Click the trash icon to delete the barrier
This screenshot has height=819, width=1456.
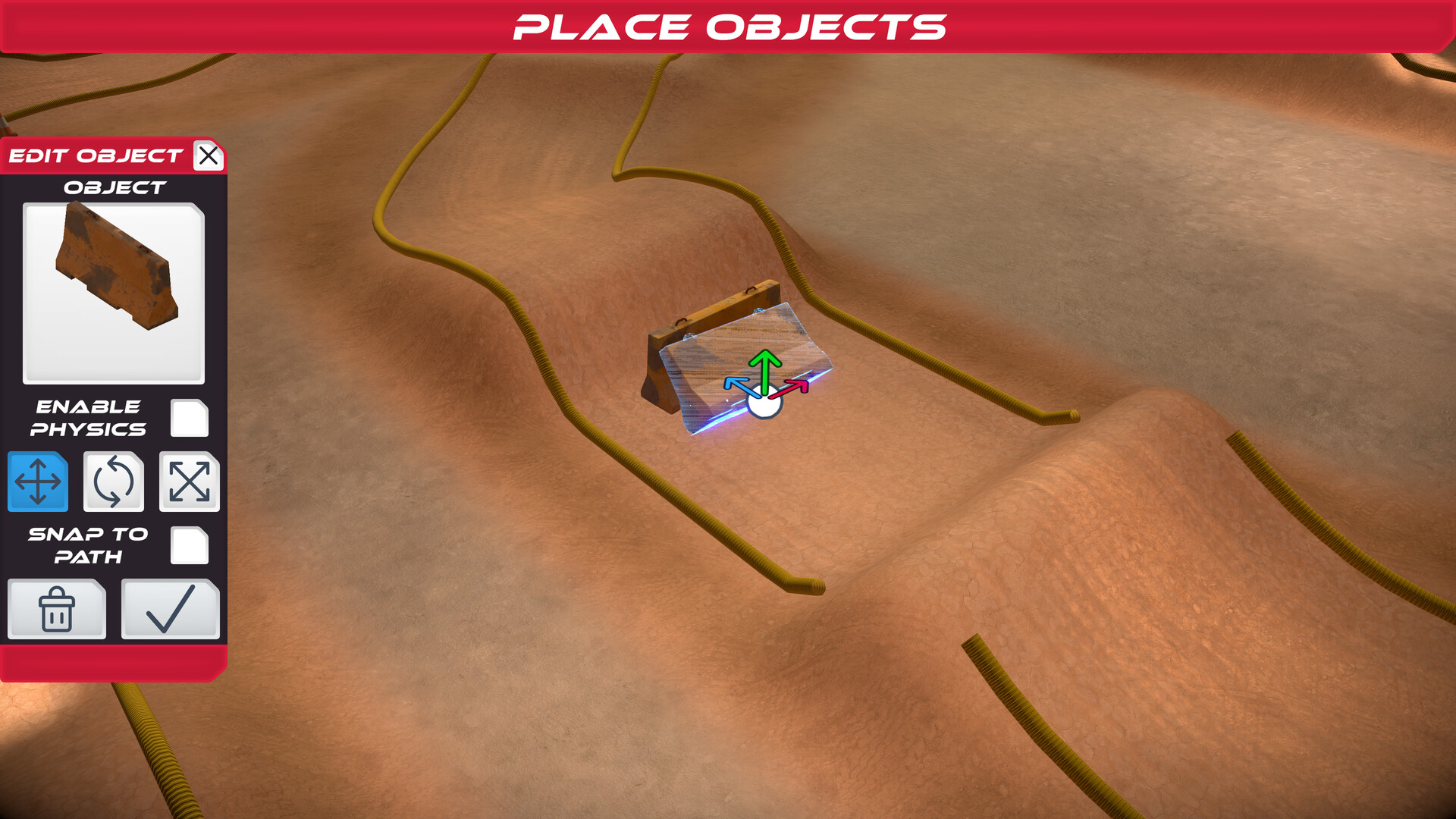(x=56, y=609)
